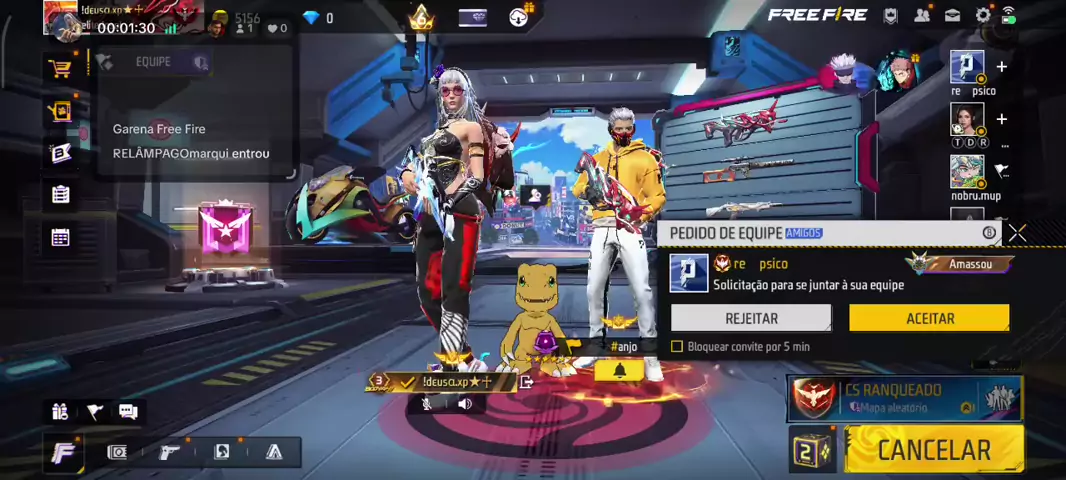This screenshot has width=1066, height=480.
Task: Open the settings gear icon
Action: [x=983, y=15]
